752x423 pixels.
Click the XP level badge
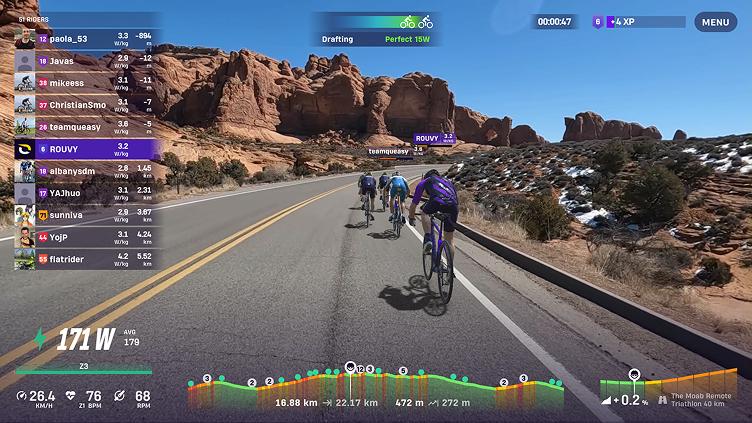click(599, 21)
